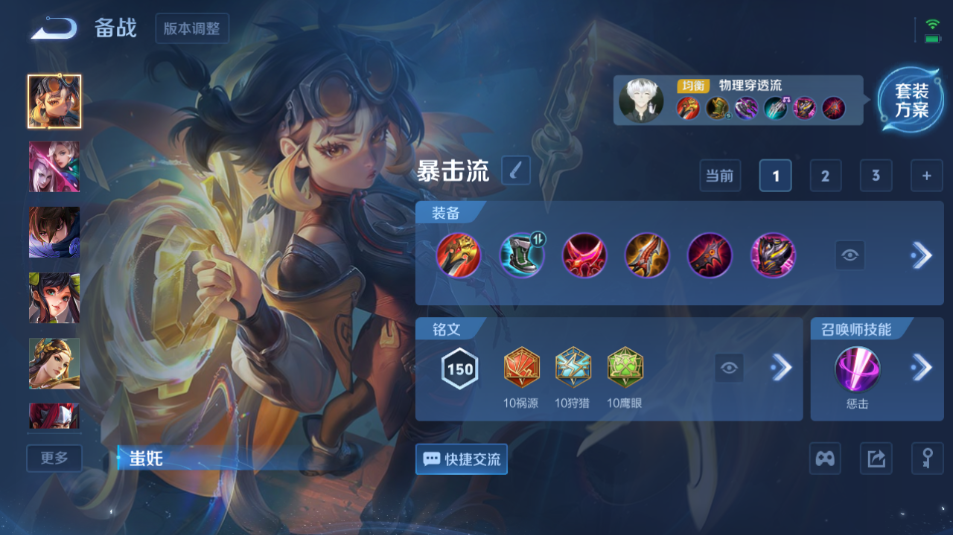Select loadout preset 3
The height and width of the screenshot is (535, 953).
[x=875, y=176]
